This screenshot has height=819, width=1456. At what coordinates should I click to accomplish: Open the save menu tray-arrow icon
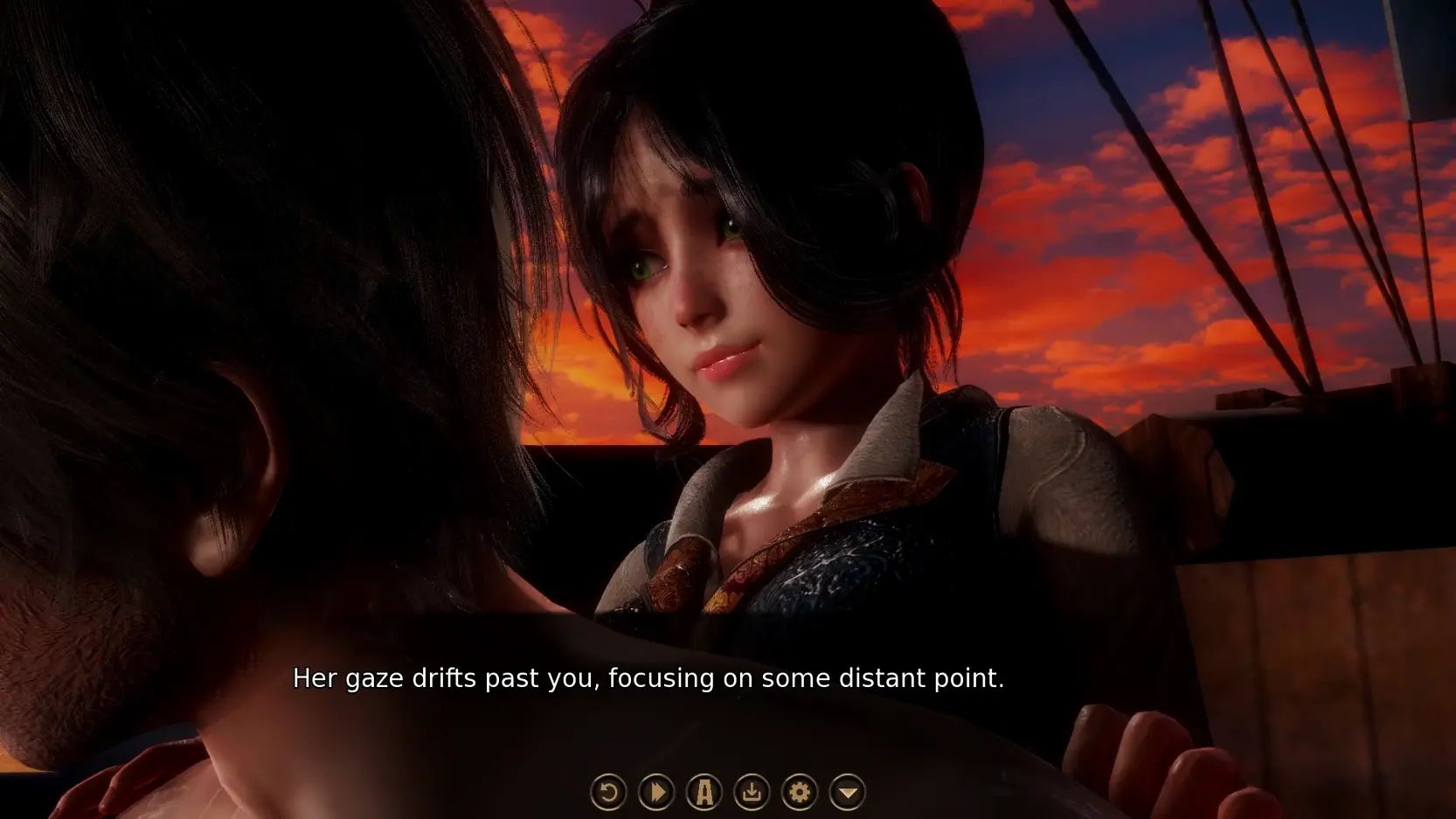tap(752, 793)
